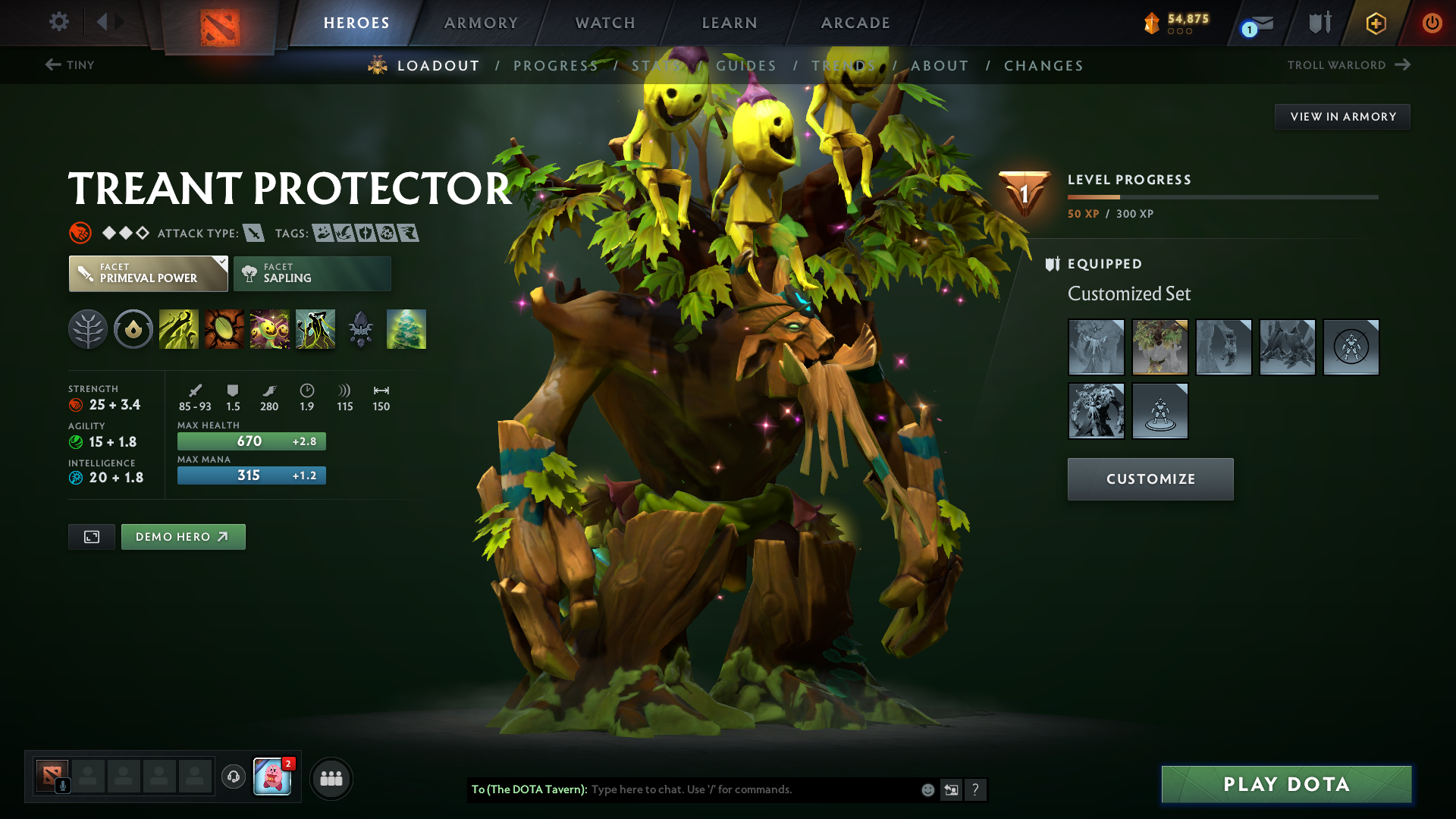Click the Living Armor ability icon
Viewport: 1456px width, 819px height.
pos(270,329)
